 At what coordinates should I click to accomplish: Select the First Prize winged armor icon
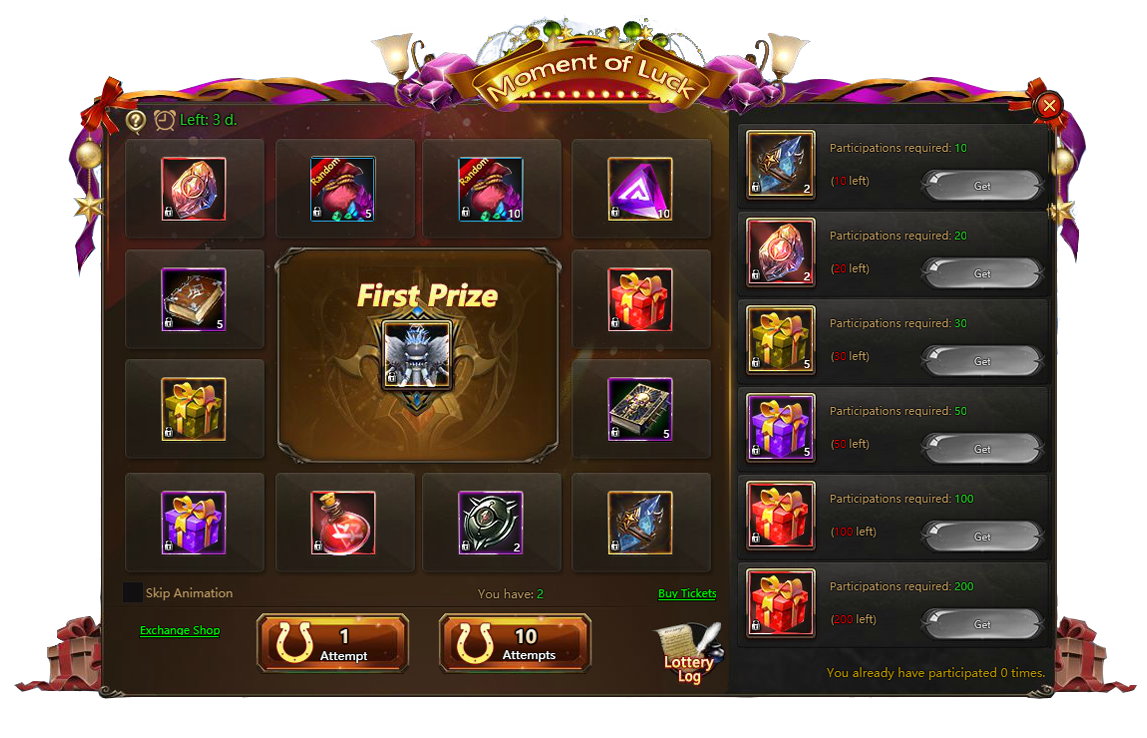pos(418,355)
